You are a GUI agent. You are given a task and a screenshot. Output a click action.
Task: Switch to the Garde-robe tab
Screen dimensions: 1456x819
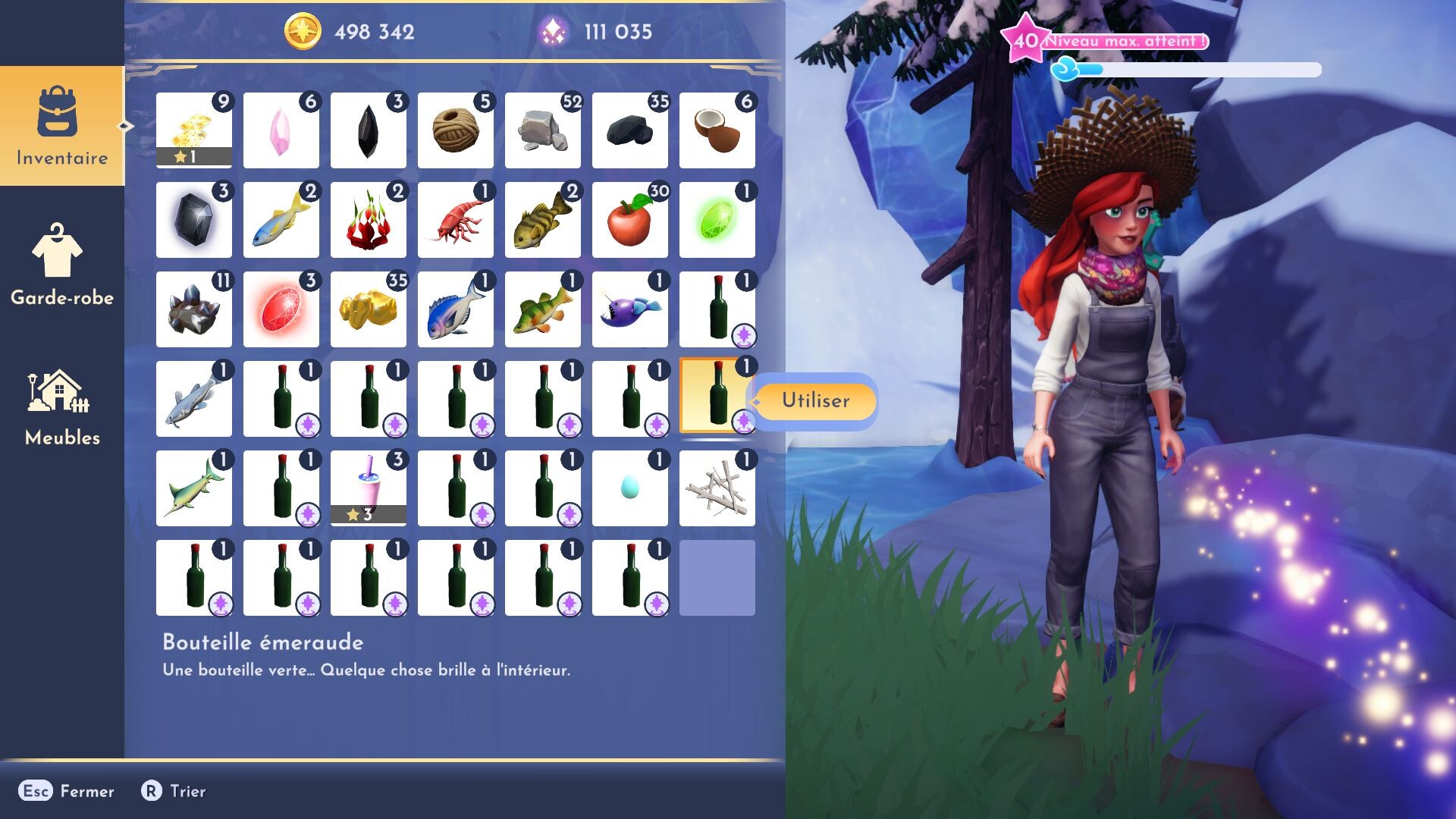click(62, 265)
